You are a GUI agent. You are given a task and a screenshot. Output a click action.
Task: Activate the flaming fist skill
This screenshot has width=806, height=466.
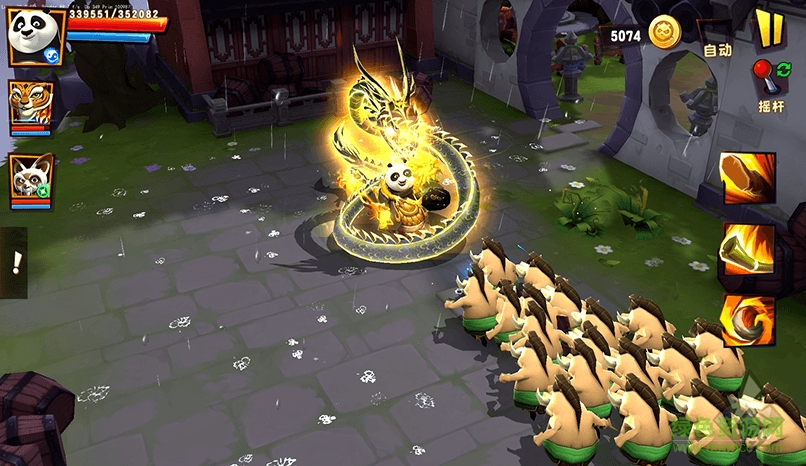748,178
